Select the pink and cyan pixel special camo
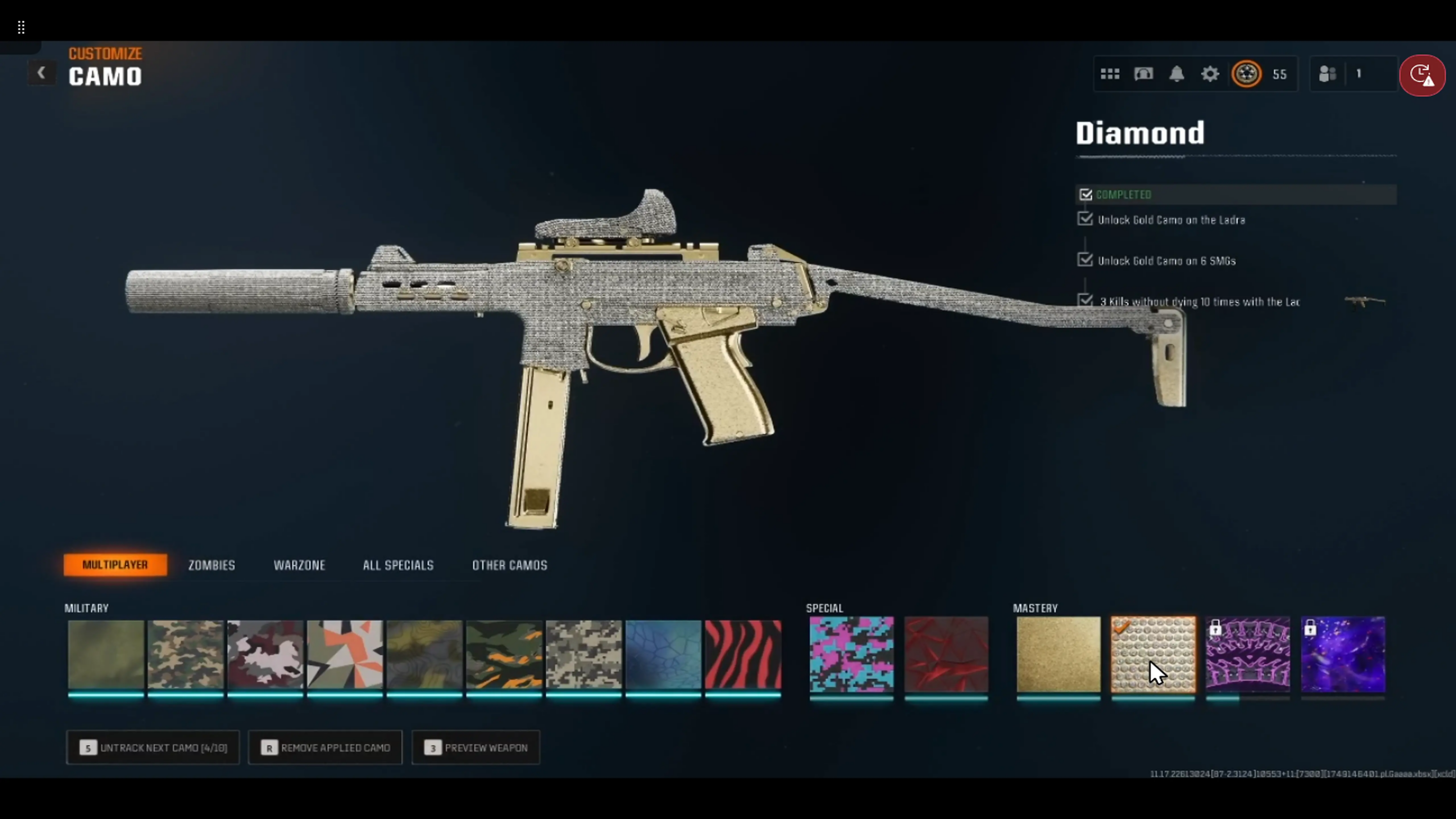Viewport: 1456px width, 819px height. coord(851,655)
